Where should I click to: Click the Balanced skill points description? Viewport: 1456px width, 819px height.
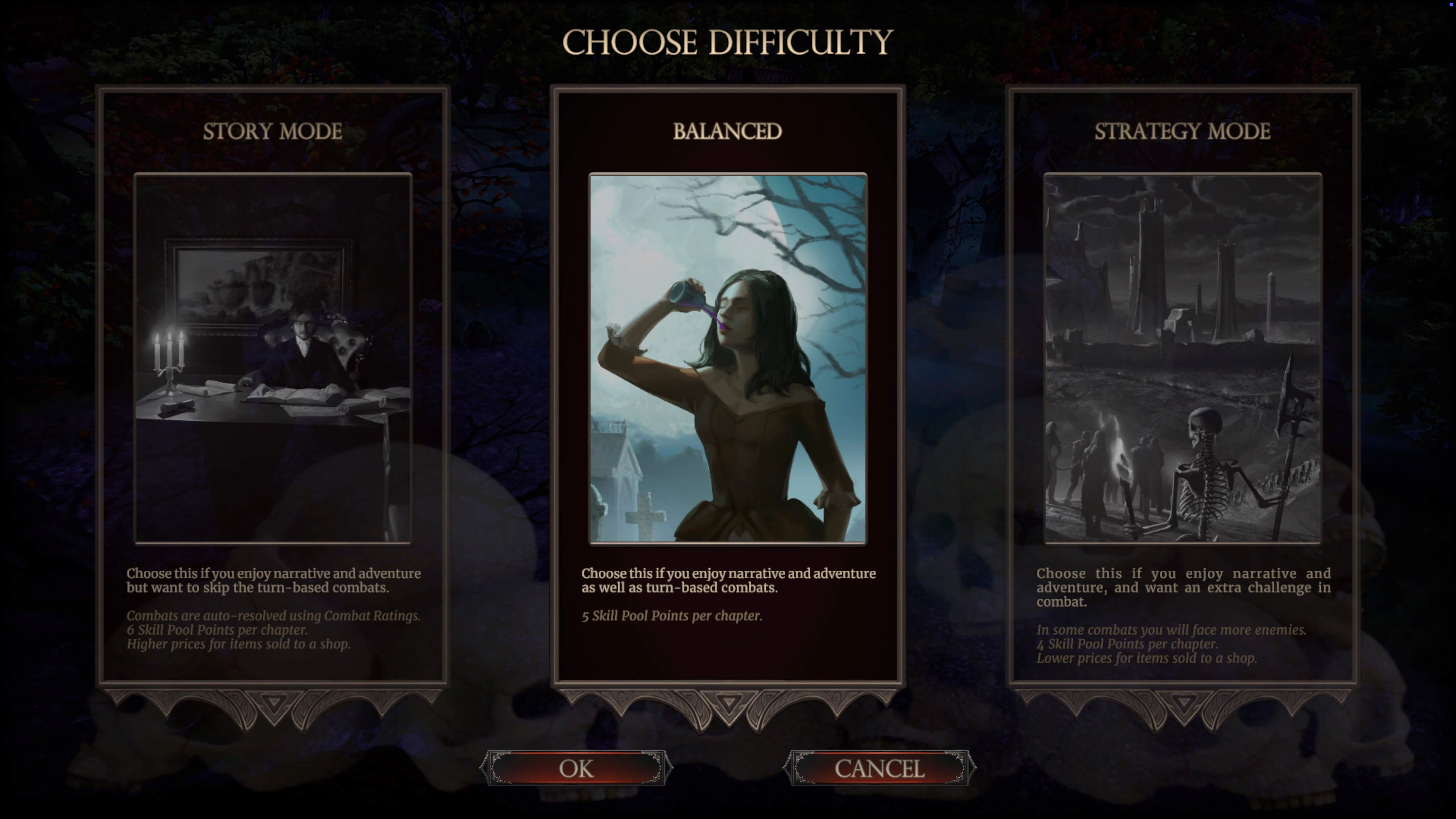671,616
